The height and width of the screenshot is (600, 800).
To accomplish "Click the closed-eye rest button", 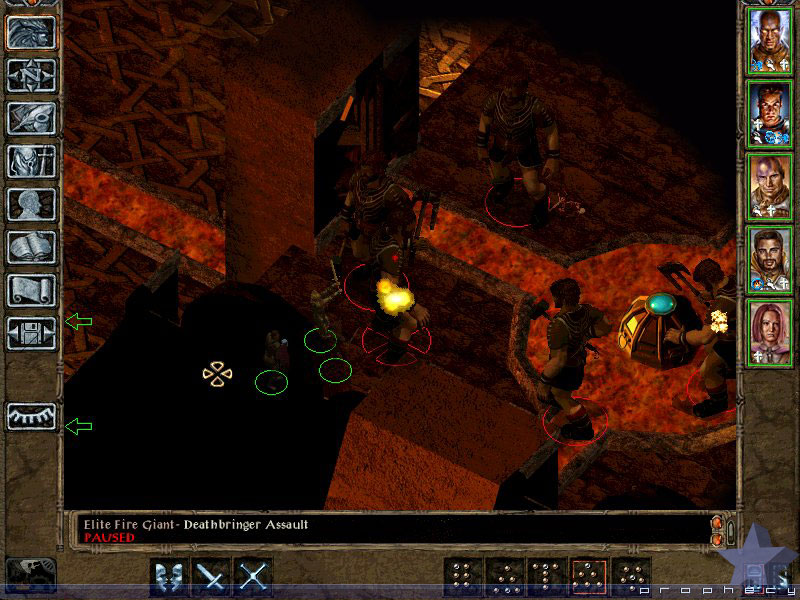I will [31, 416].
